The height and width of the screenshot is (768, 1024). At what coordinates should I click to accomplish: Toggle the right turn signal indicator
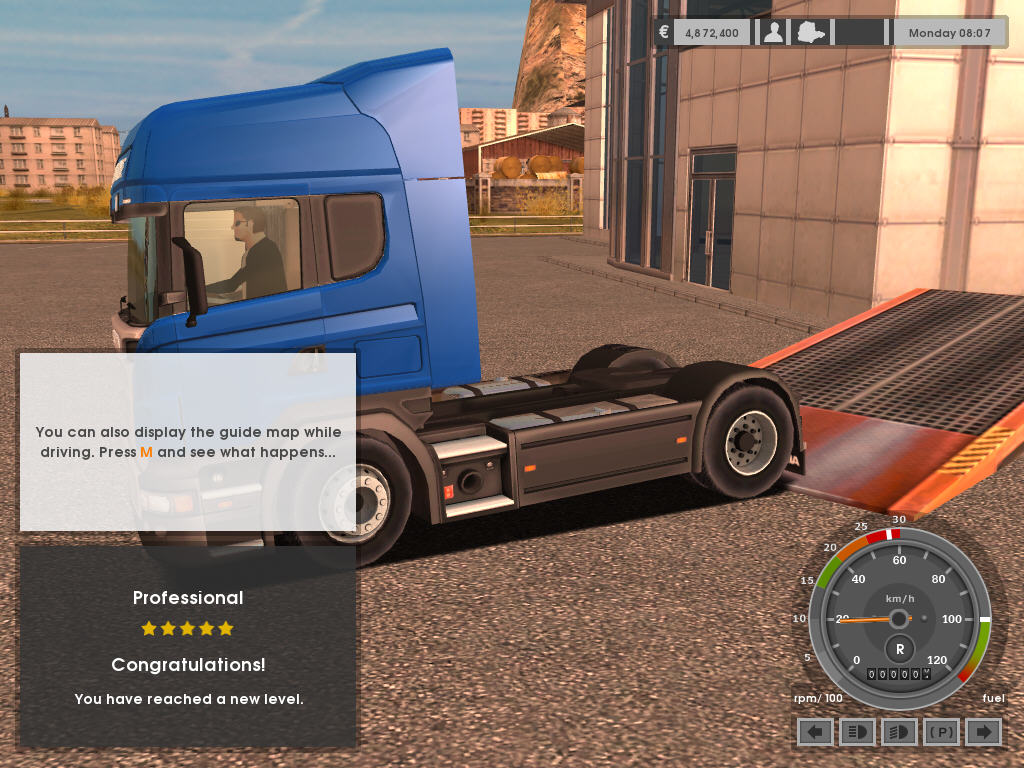pos(983,732)
